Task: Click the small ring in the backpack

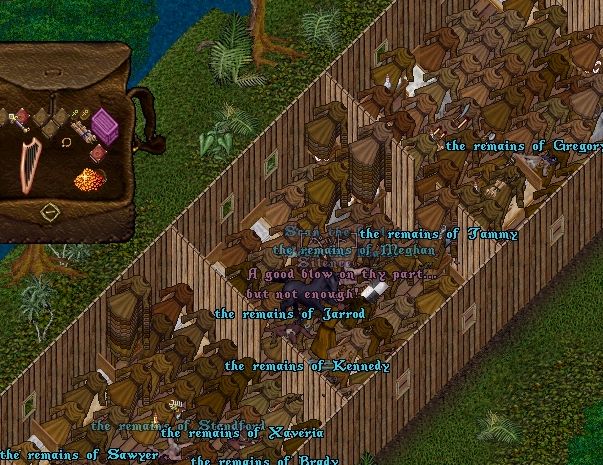Action: coord(66,142)
